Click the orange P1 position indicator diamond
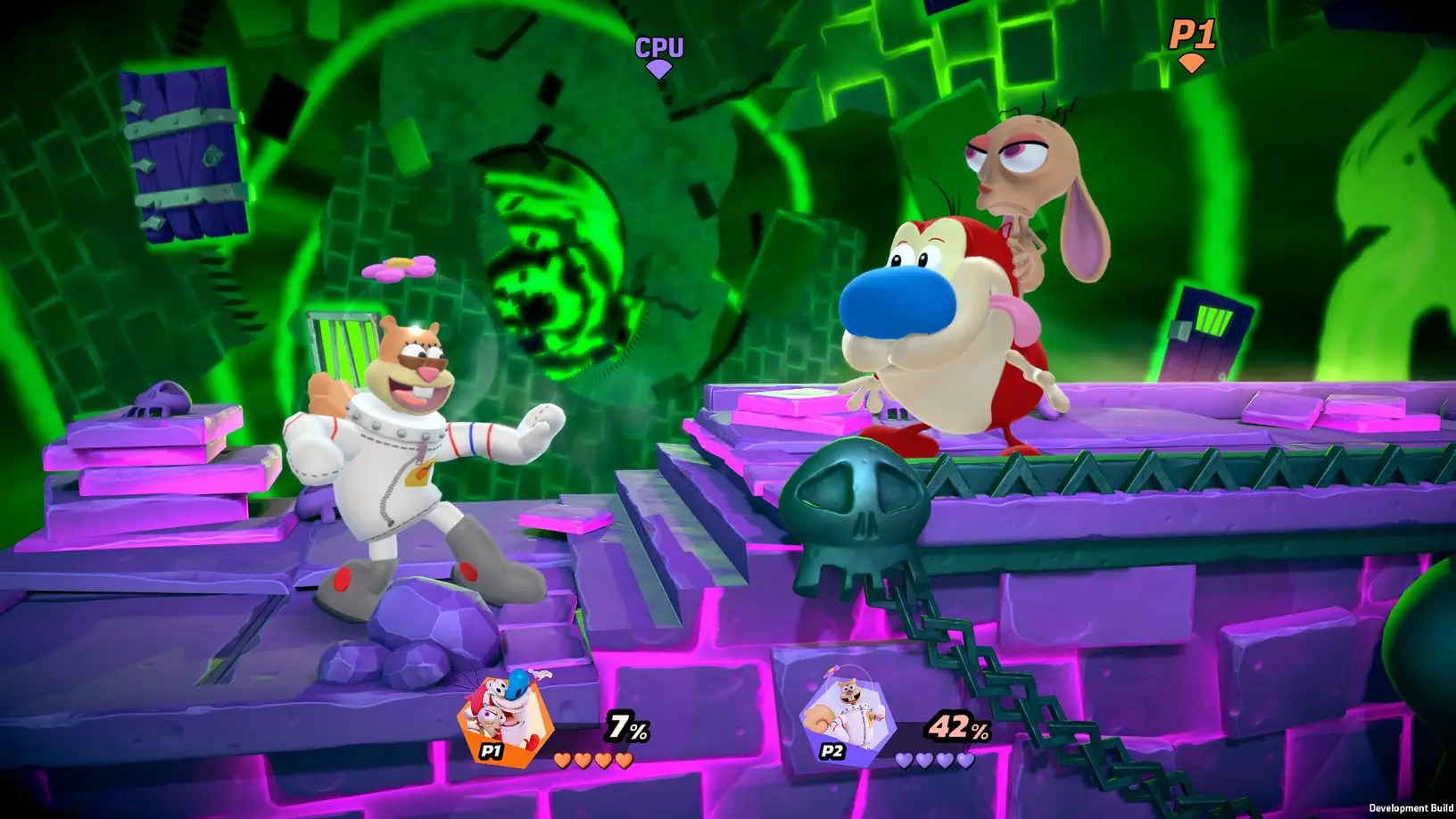The height and width of the screenshot is (819, 1456). coord(1193,64)
